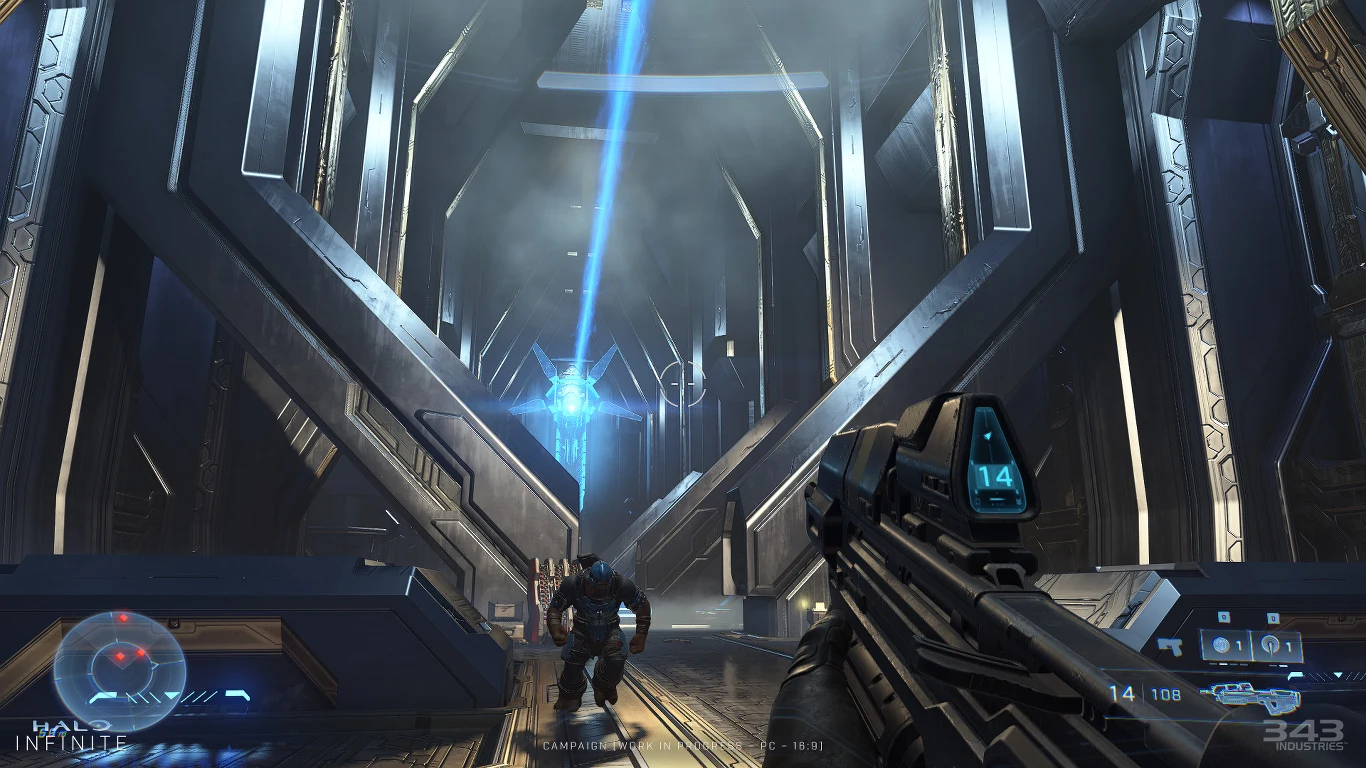Screen dimensions: 1366x768
Task: Toggle the indicator above the plasma grenade
Action: click(1271, 617)
